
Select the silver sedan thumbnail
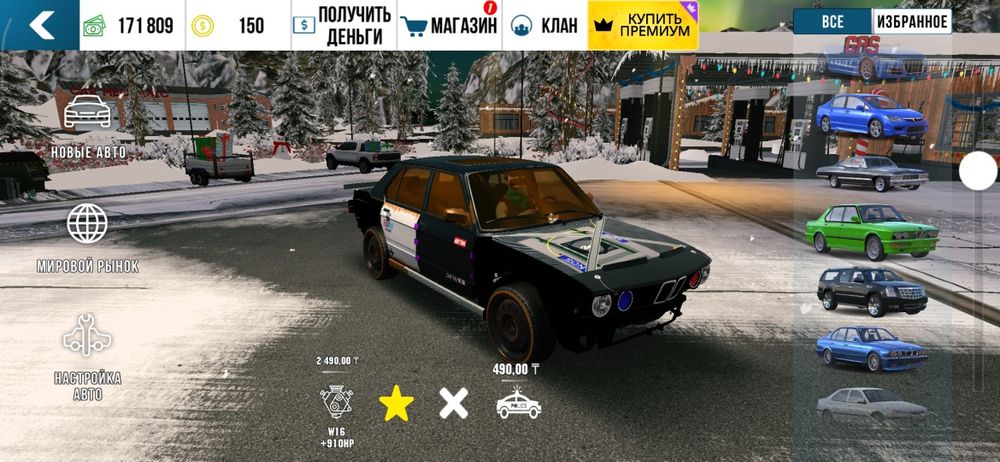pyautogui.click(x=871, y=403)
